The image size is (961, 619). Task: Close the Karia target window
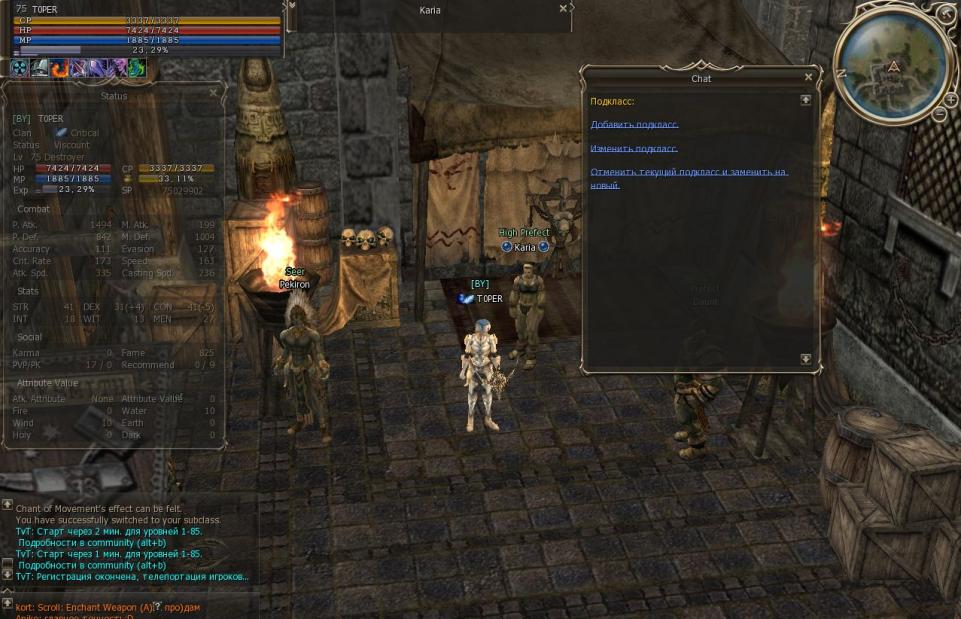click(562, 8)
